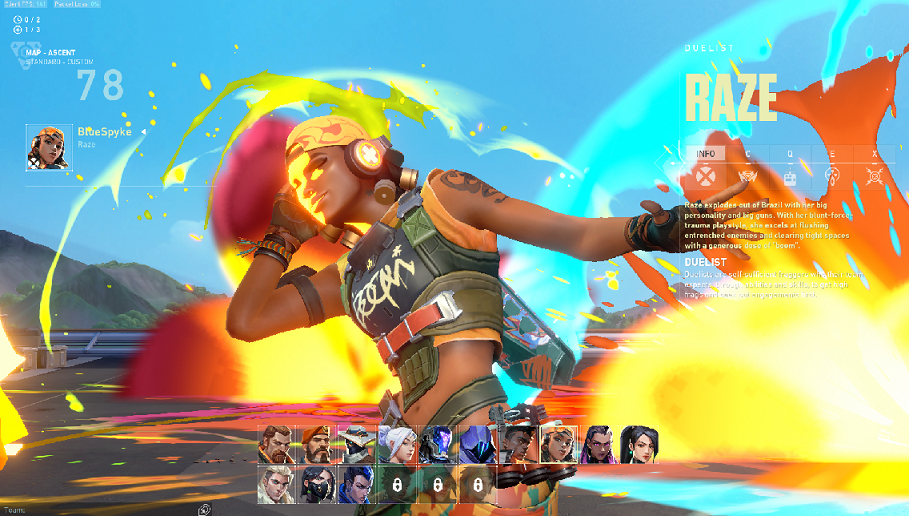Select Raze in the agent grid
The width and height of the screenshot is (909, 516).
pos(558,445)
